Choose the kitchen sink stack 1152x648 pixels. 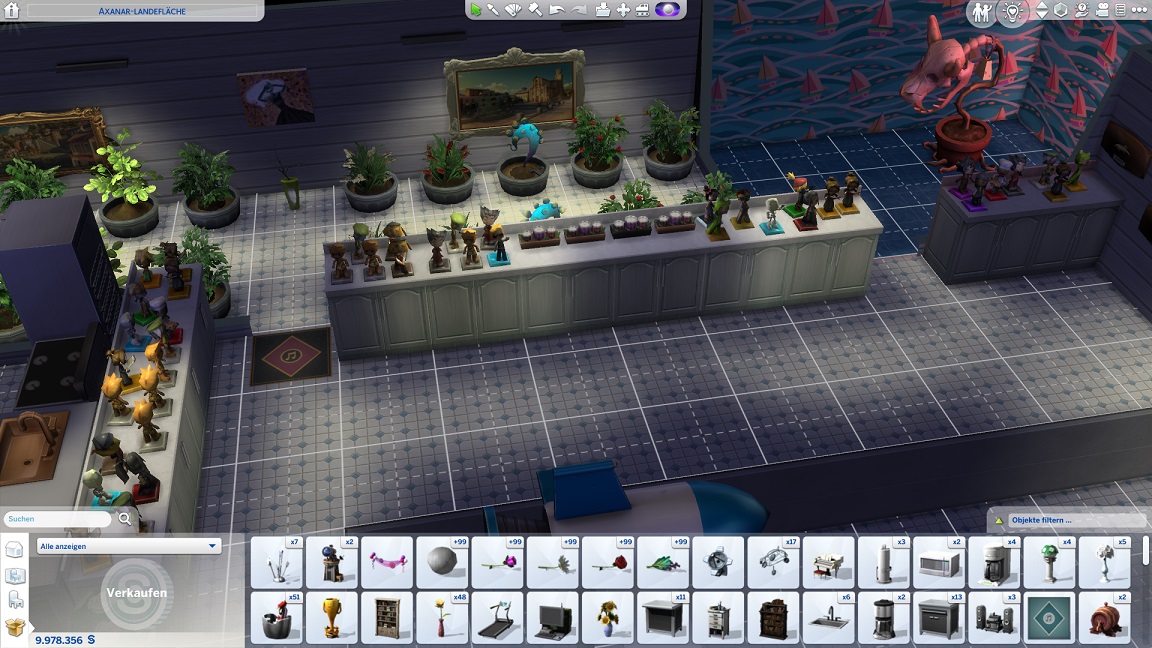[829, 618]
